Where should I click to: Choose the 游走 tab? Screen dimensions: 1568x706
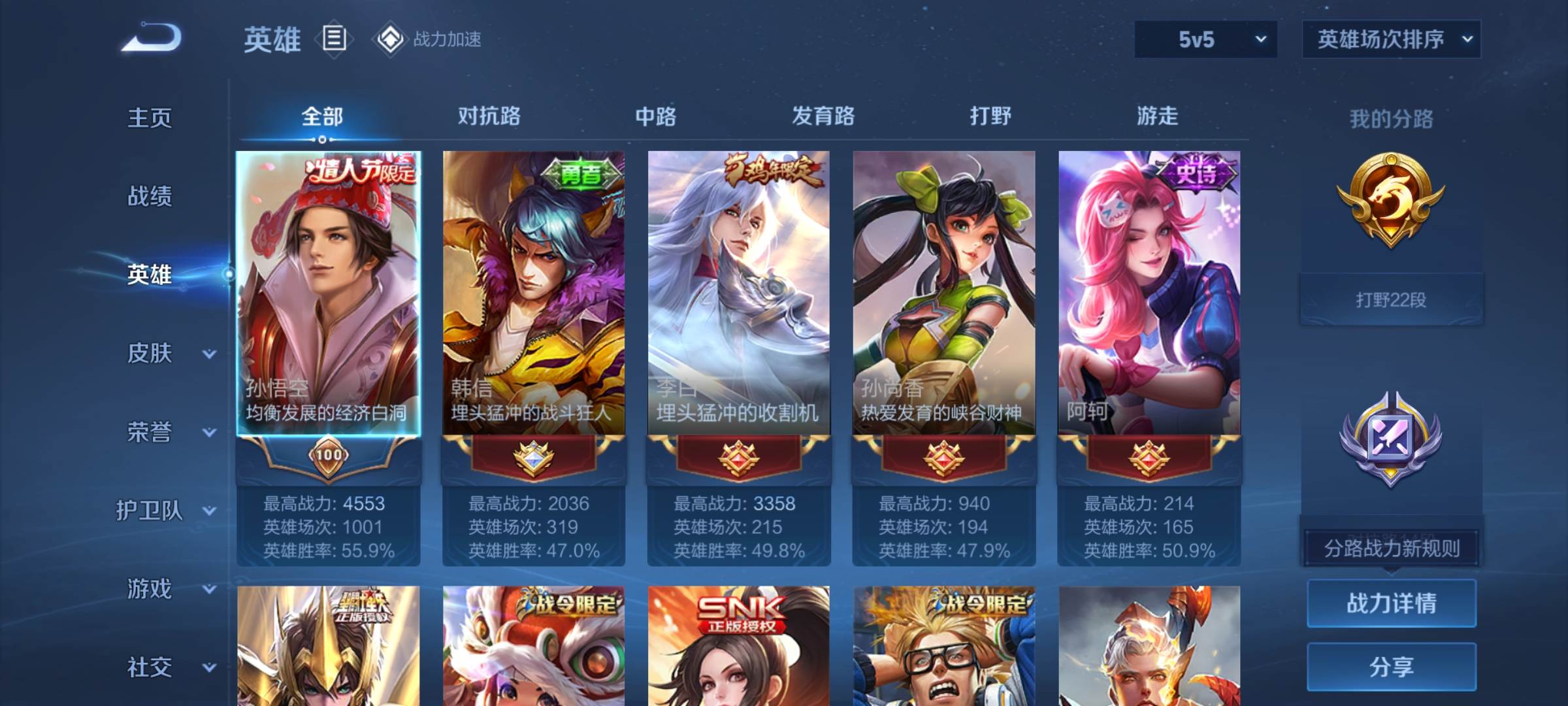click(1157, 116)
